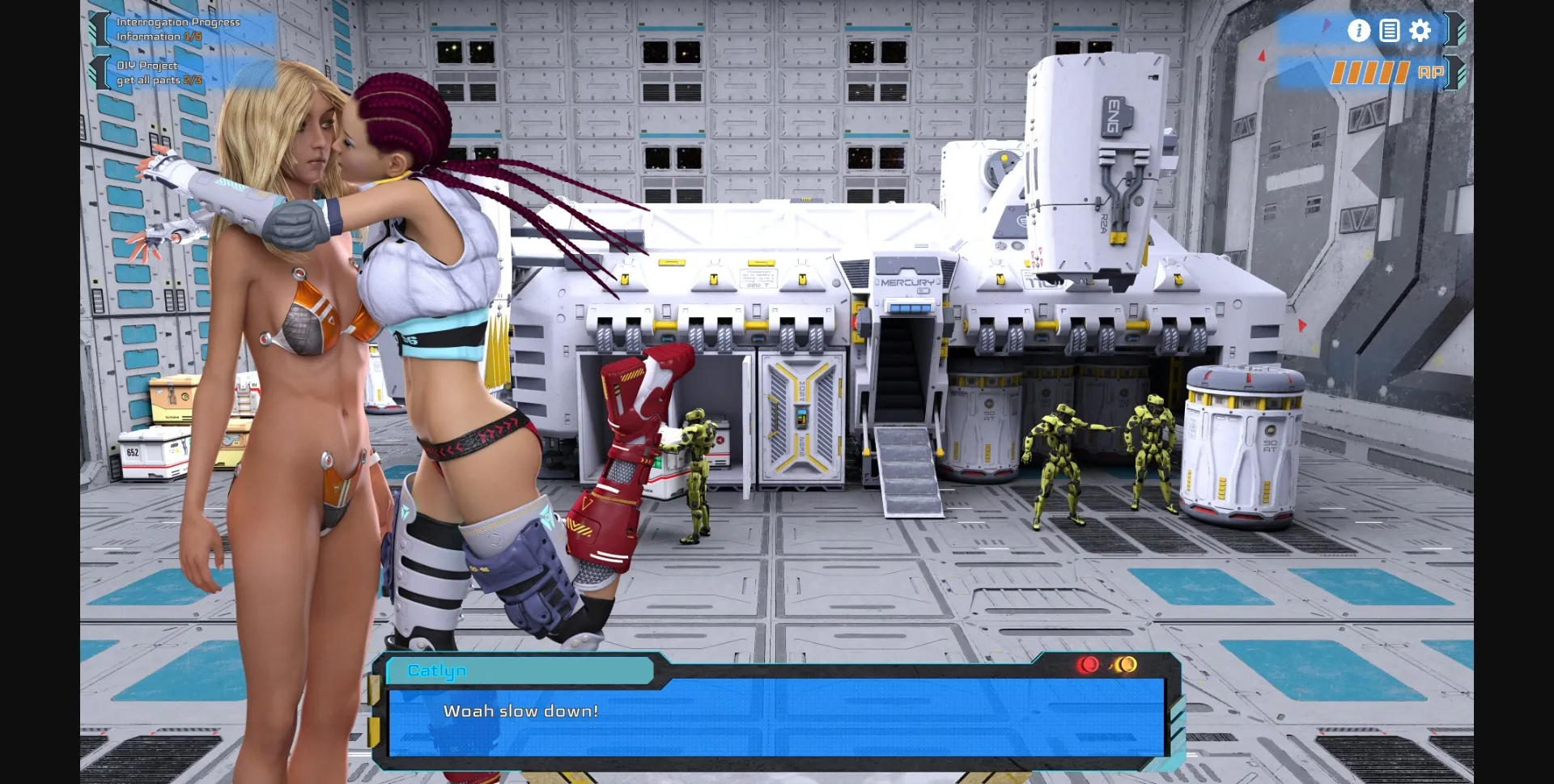
Task: Open the settings gear icon
Action: coord(1420,29)
